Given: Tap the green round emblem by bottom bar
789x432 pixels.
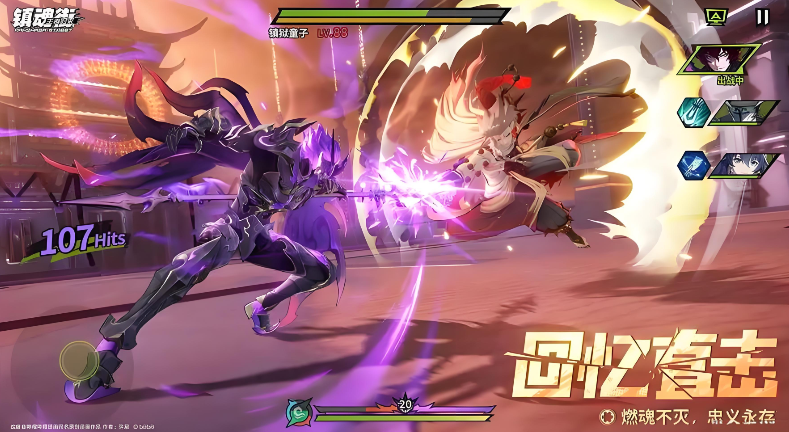Looking at the screenshot, I should [298, 411].
